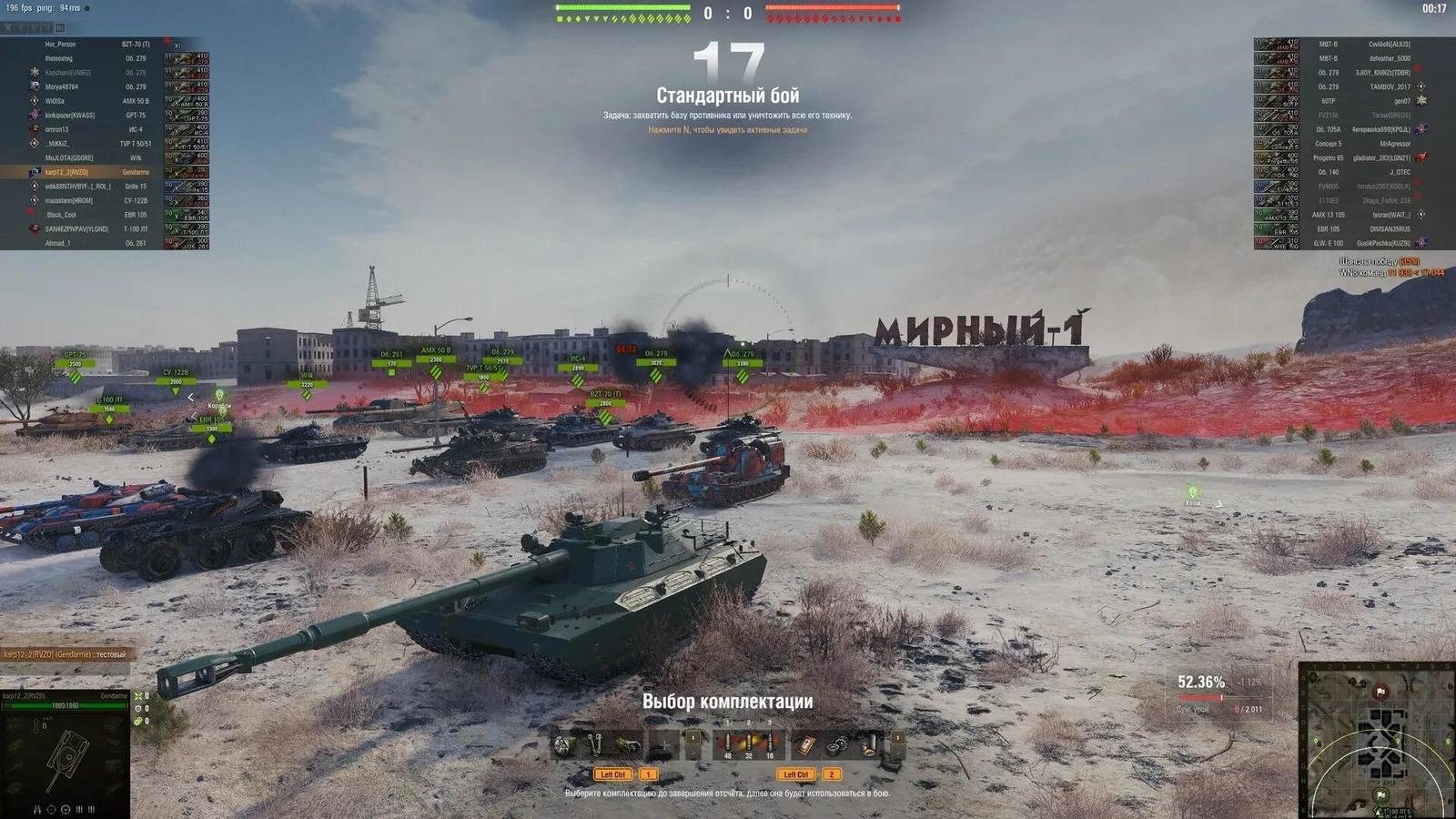Click the empty equipment slot with crosshair
Image resolution: width=1456 pixels, height=819 pixels.
click(664, 743)
